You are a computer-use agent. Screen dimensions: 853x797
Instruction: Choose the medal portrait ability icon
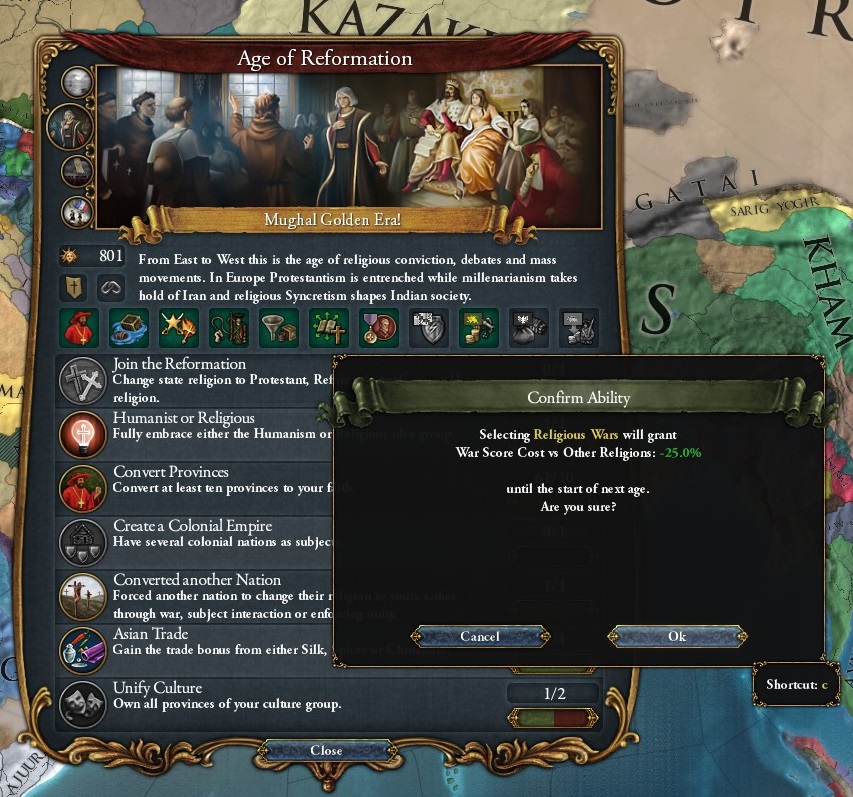(379, 327)
